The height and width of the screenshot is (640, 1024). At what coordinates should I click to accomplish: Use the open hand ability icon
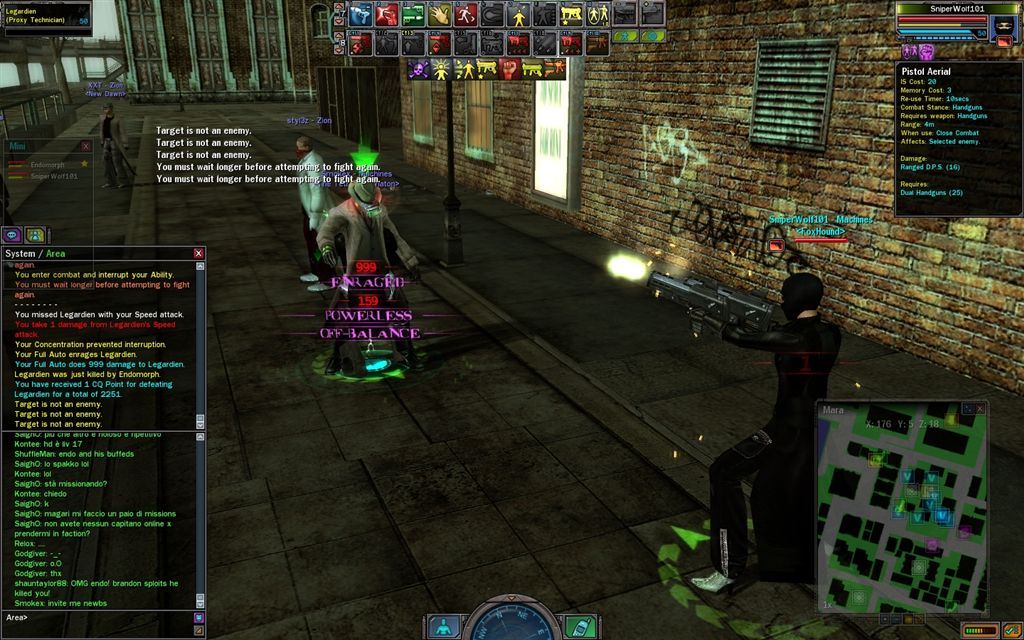click(x=439, y=14)
